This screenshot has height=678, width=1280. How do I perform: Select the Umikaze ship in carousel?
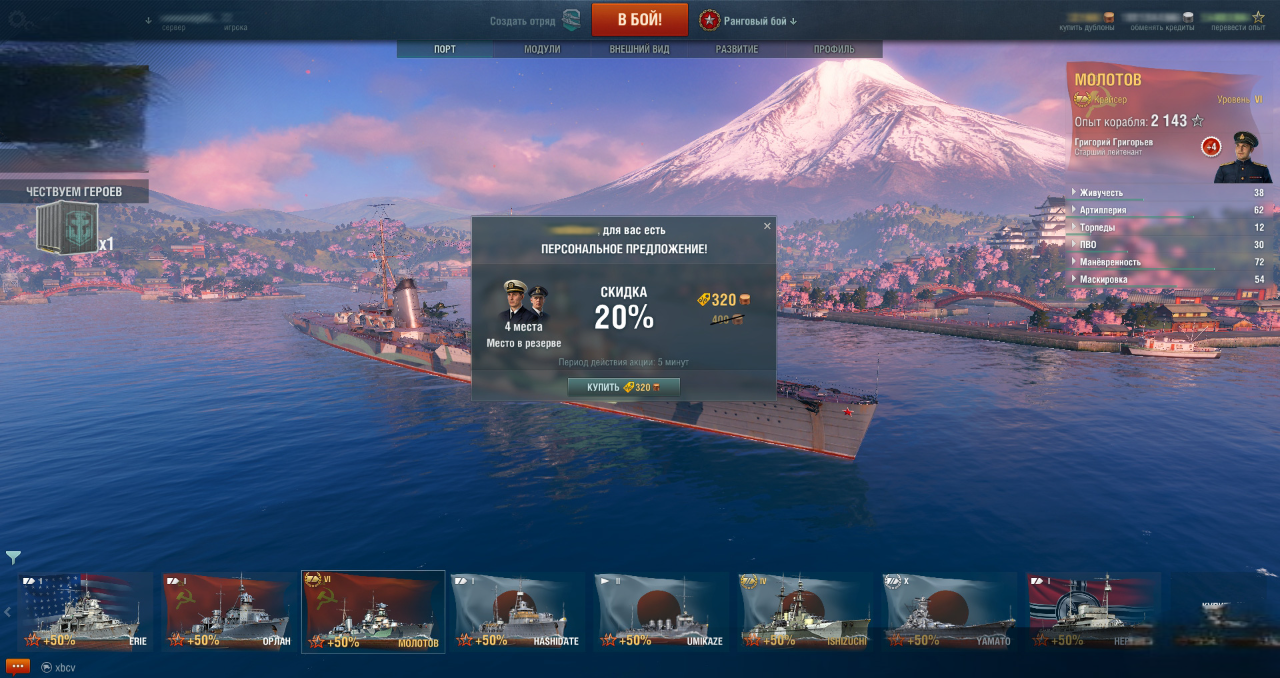(x=661, y=611)
